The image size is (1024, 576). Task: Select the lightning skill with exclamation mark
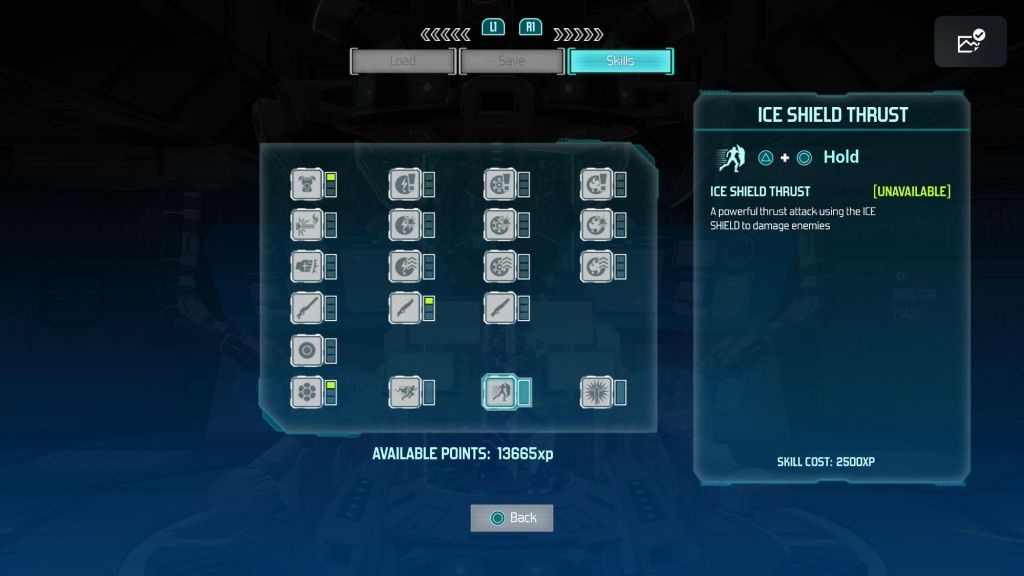tap(404, 184)
